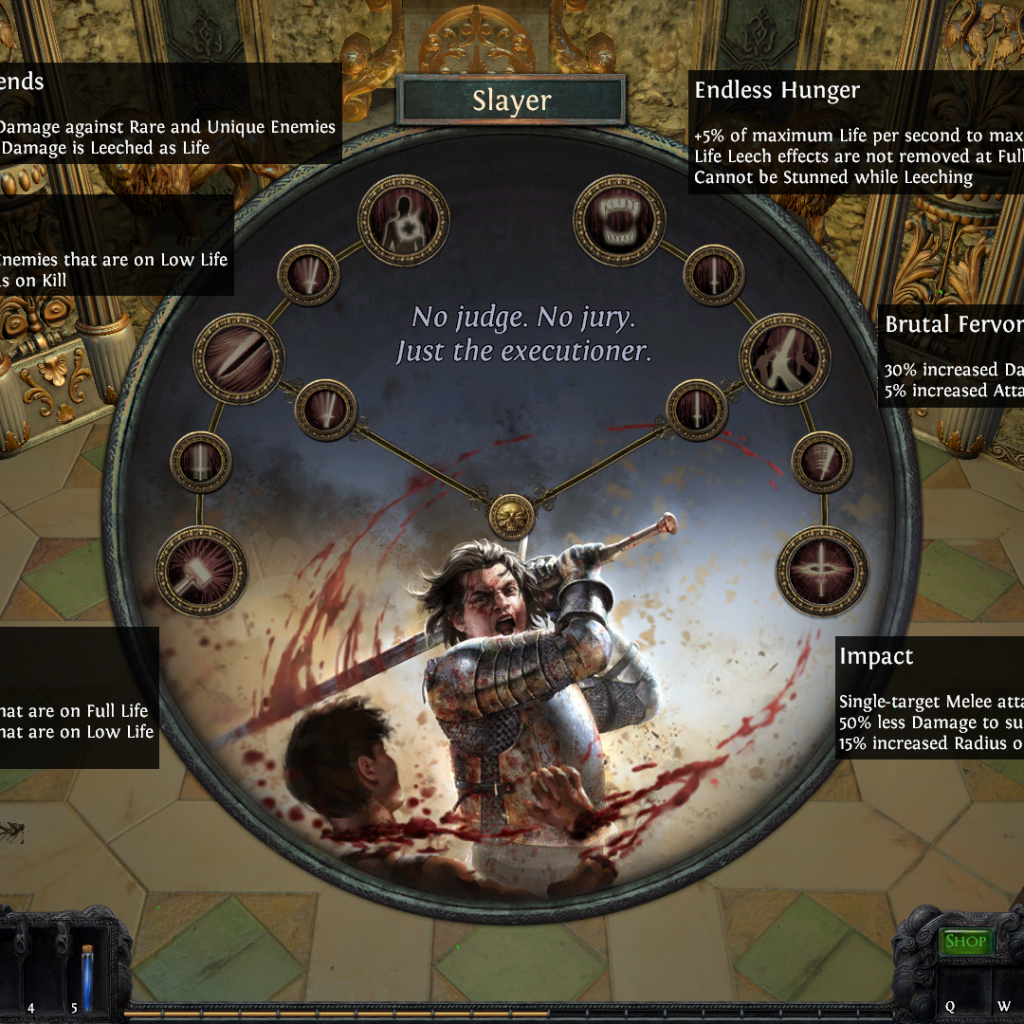Allocate the hammer icon notable node
Image resolution: width=1024 pixels, height=1024 pixels.
tap(201, 571)
